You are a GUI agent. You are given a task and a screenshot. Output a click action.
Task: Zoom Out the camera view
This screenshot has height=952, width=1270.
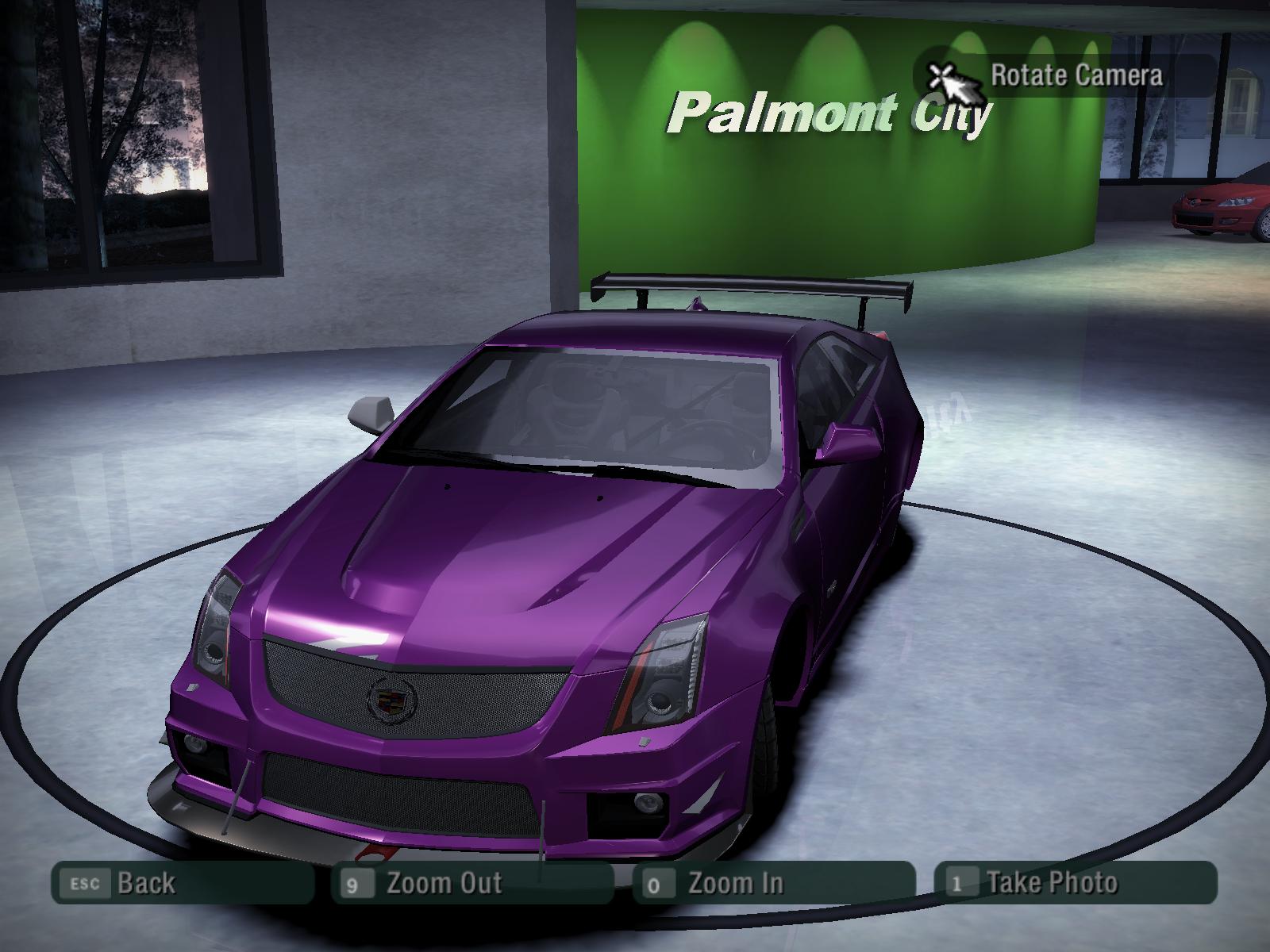[472, 883]
